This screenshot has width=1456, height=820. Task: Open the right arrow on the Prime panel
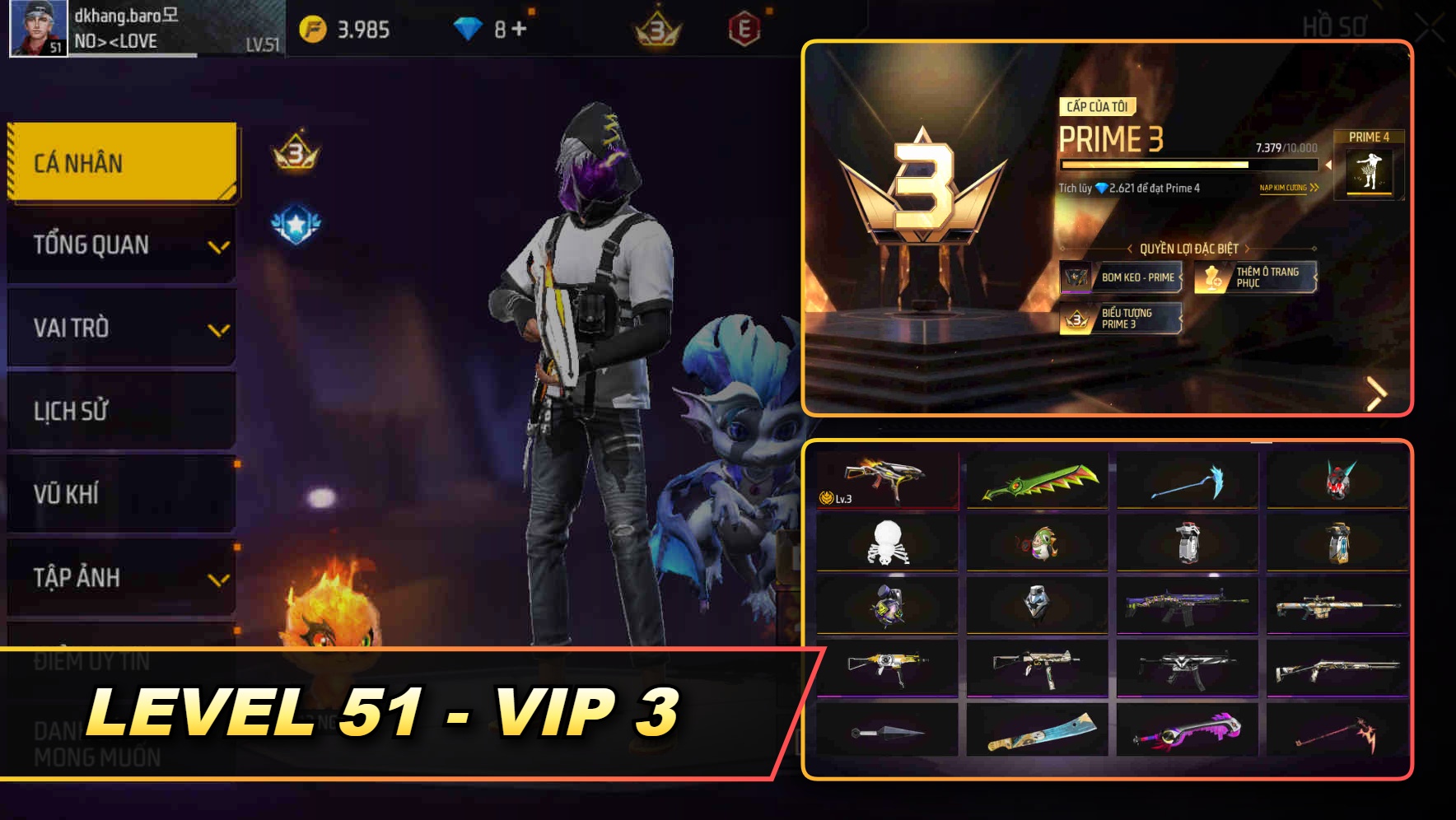coord(1375,394)
